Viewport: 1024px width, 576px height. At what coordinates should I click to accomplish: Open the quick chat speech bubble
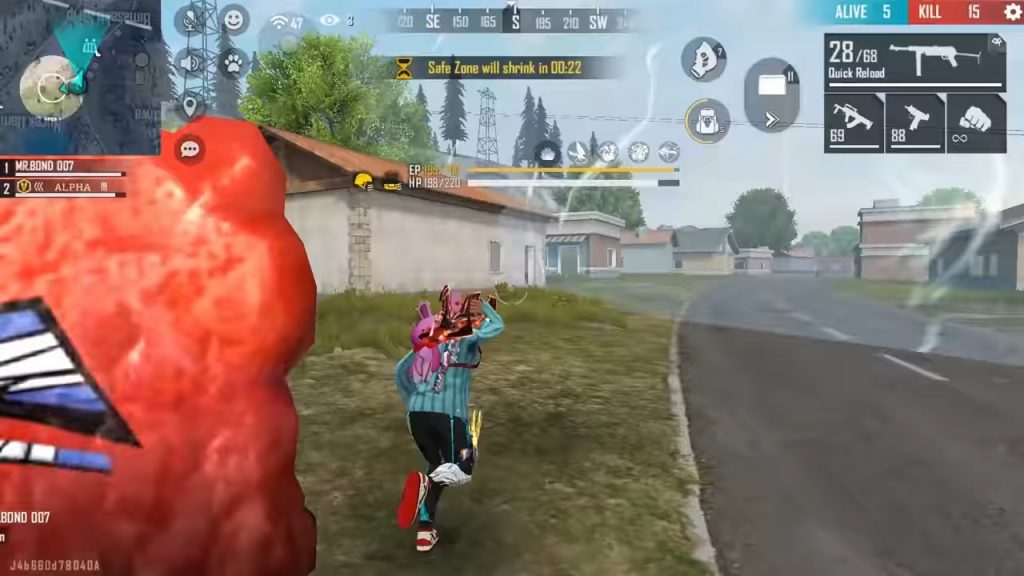[189, 150]
